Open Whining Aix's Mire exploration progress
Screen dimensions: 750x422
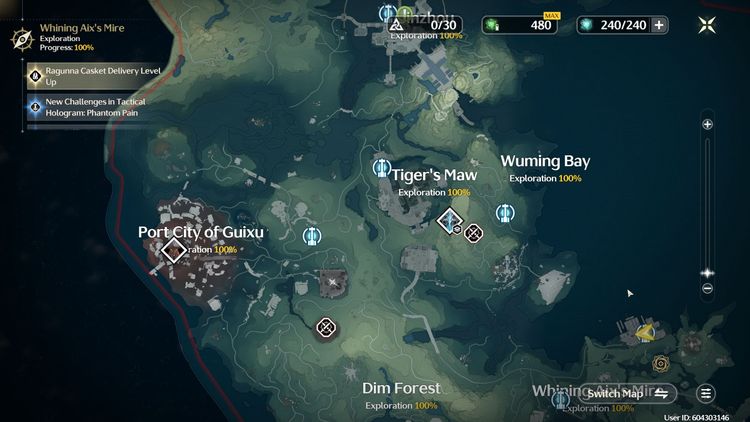[x=60, y=38]
